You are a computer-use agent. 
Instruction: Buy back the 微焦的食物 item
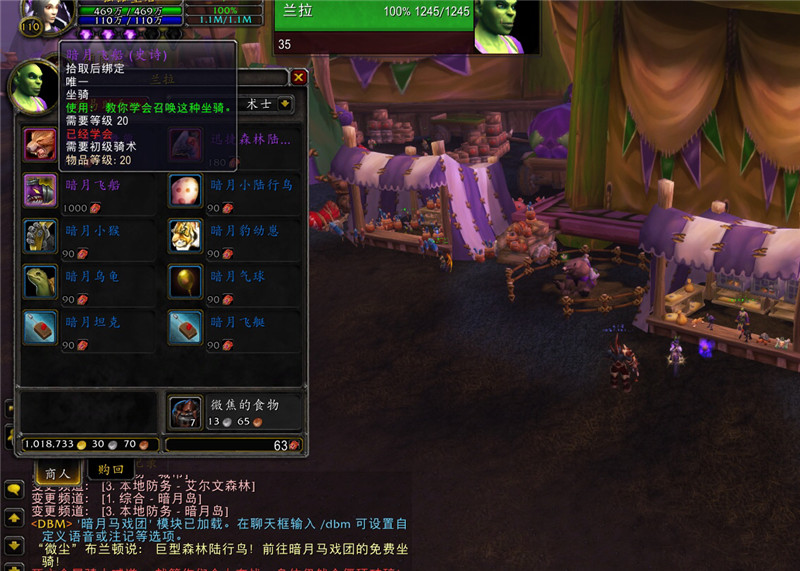click(x=186, y=411)
